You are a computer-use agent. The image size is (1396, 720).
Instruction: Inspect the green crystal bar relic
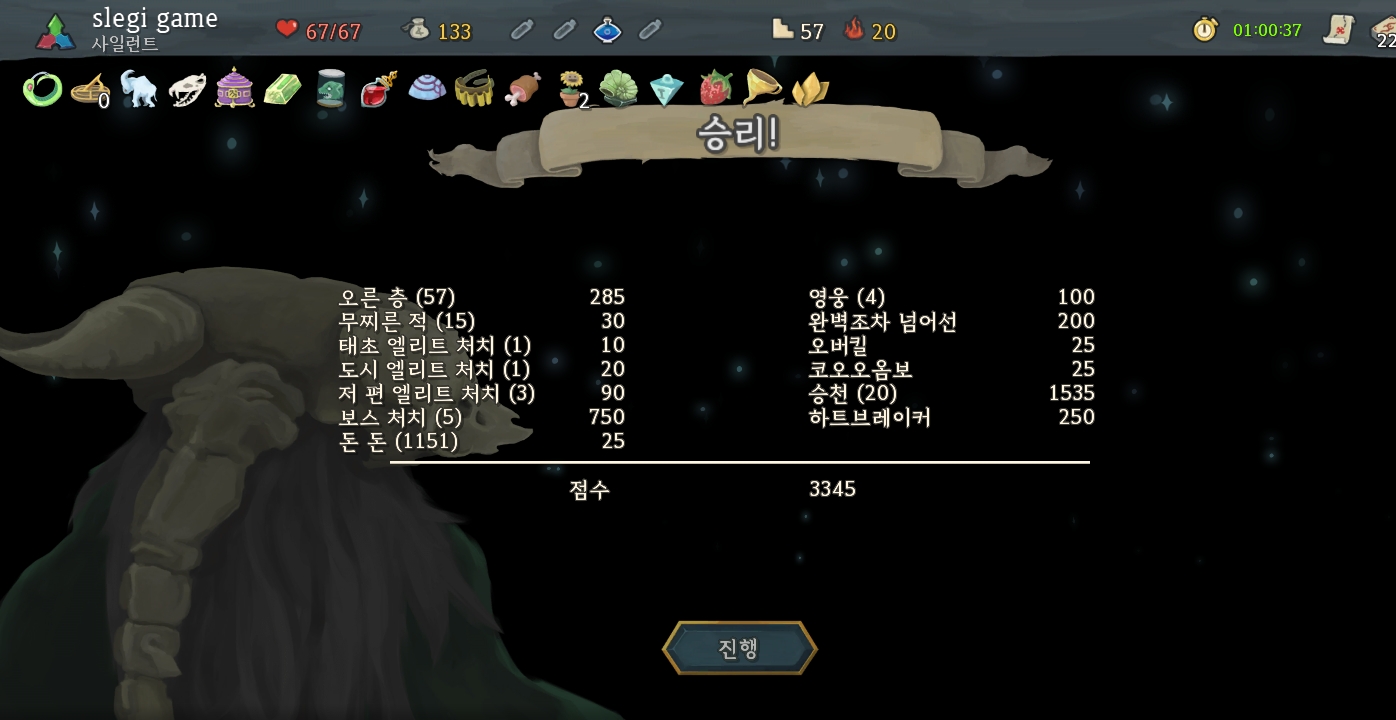click(x=282, y=90)
